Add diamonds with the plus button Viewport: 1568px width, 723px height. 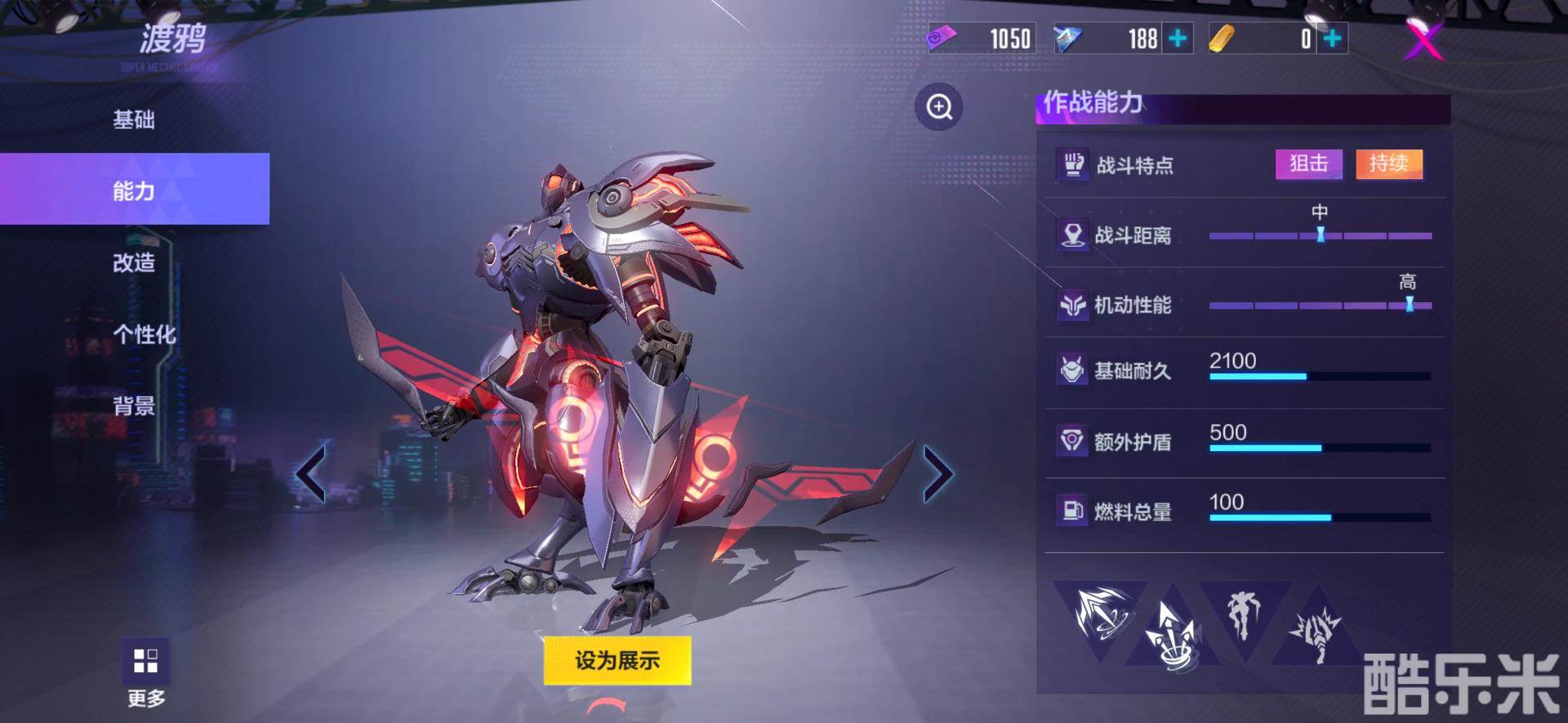1178,38
